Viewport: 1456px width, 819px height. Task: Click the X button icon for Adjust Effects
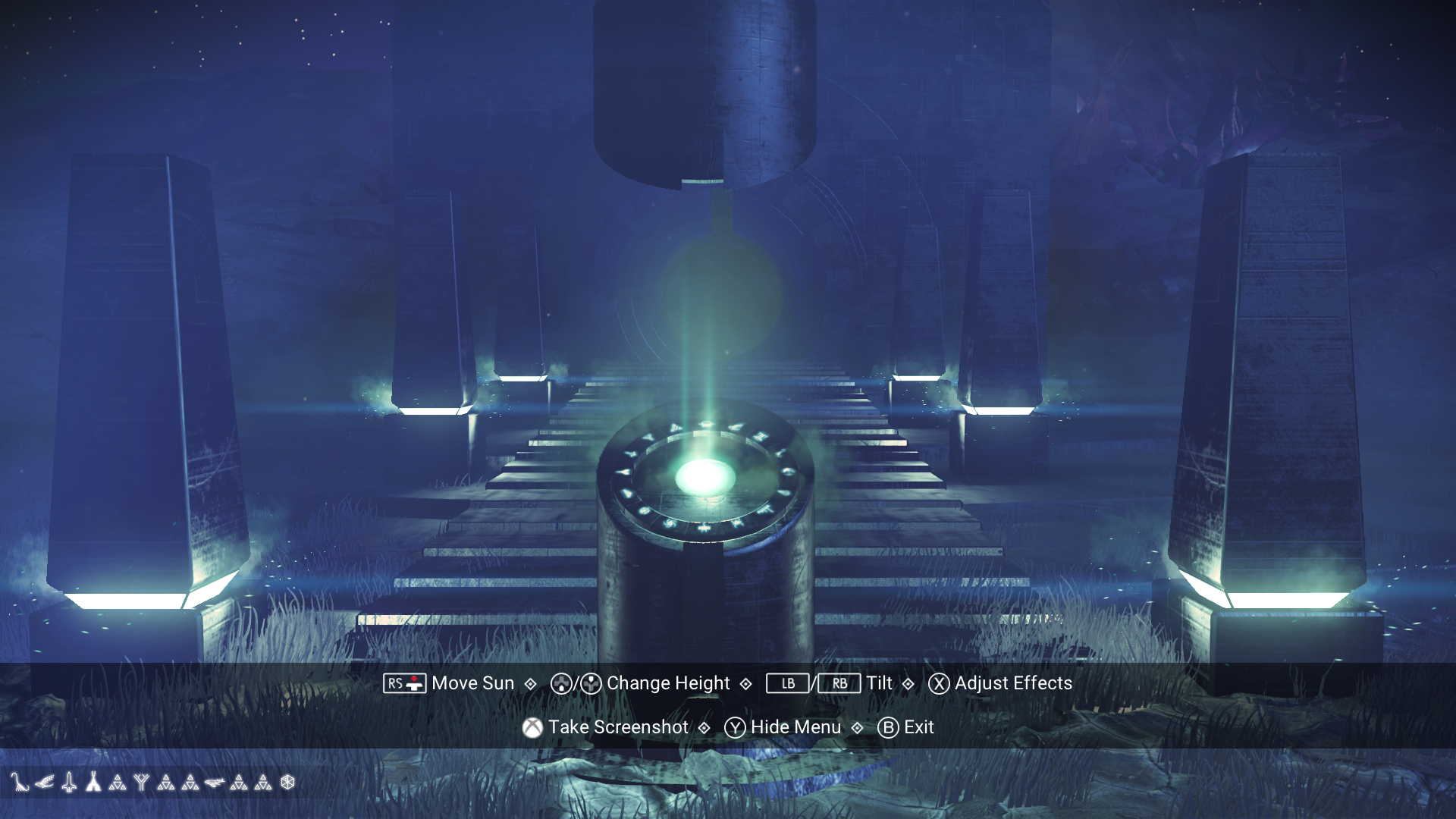pos(938,683)
